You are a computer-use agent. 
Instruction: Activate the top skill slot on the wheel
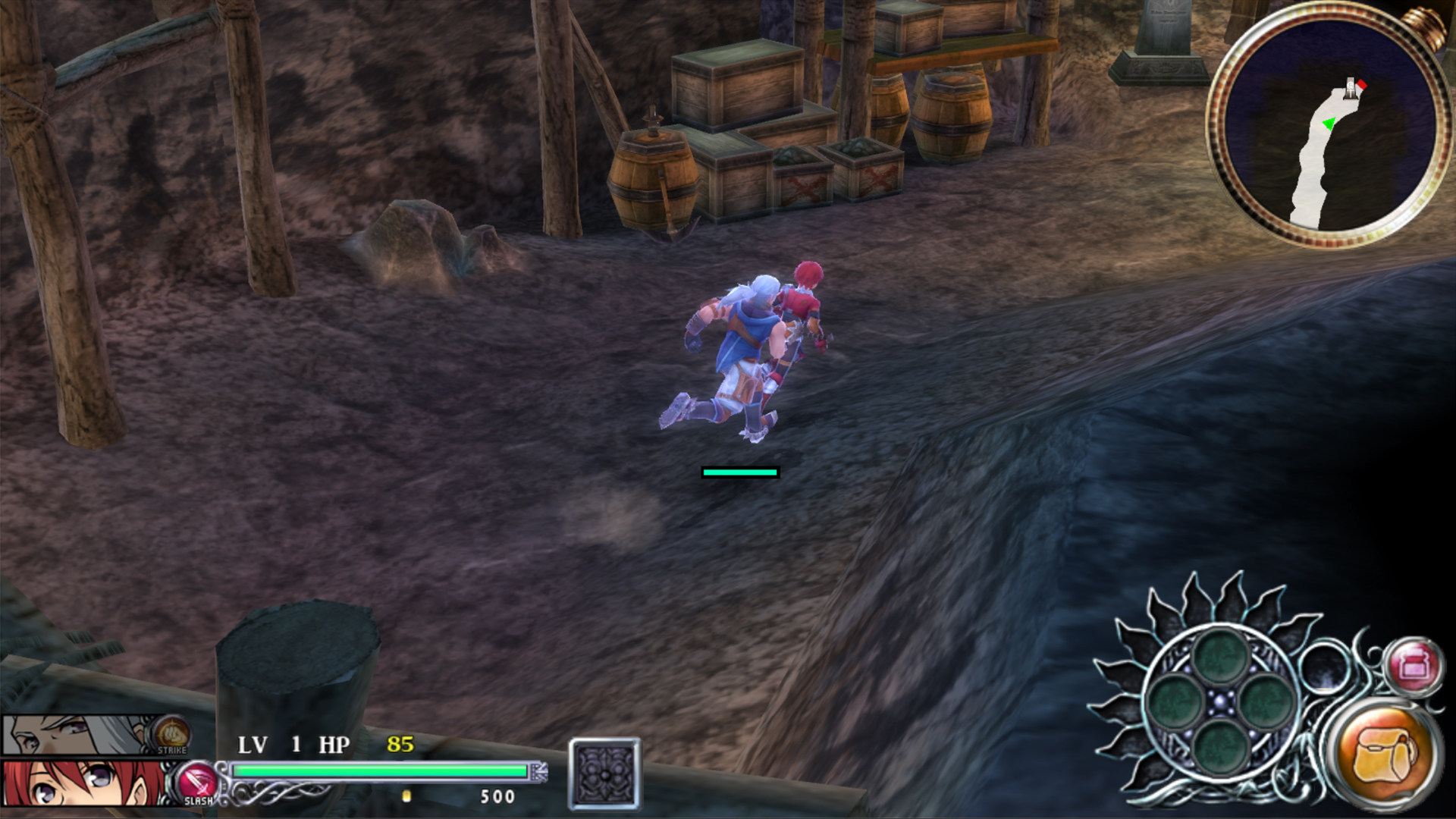[1219, 657]
